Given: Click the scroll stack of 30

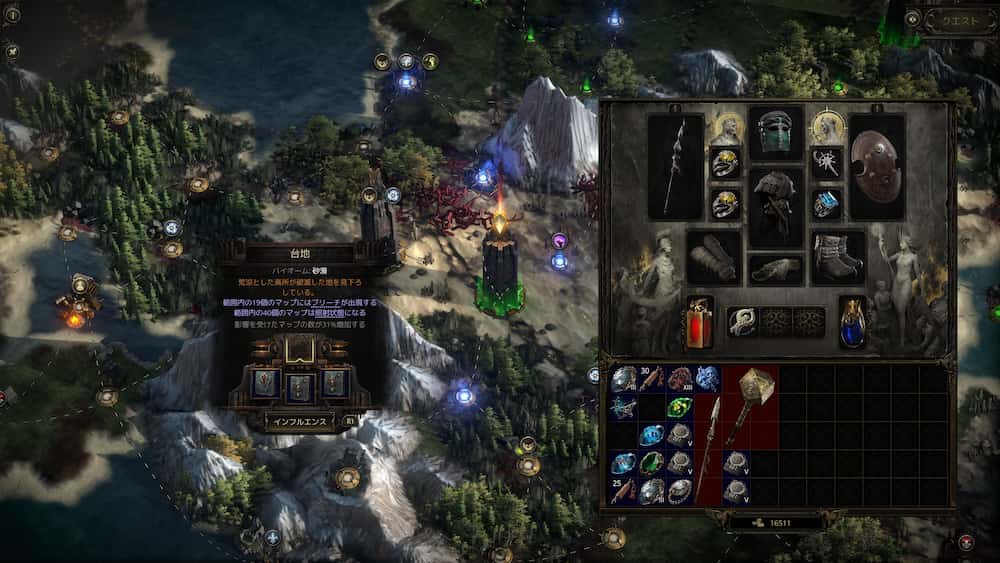Looking at the screenshot, I should (651, 379).
